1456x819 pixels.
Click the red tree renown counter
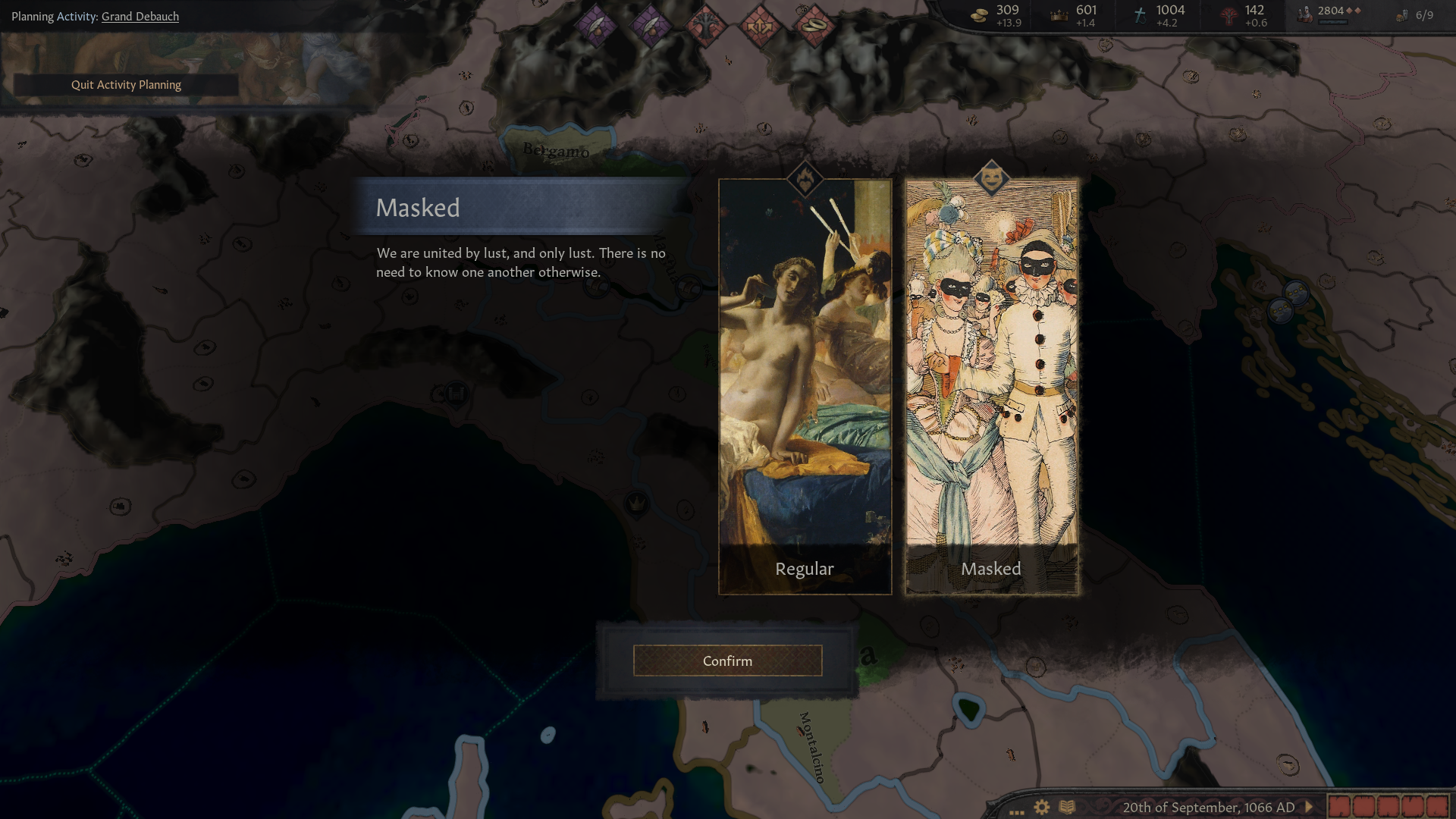(1244, 15)
